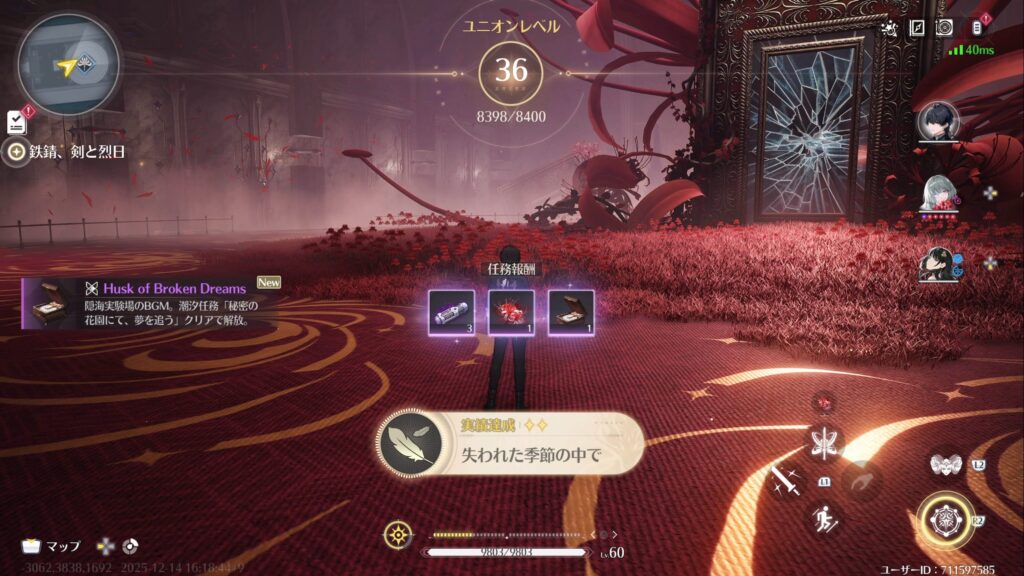Open the compass square icon in top bar
Image resolution: width=1024 pixels, height=576 pixels.
click(917, 28)
